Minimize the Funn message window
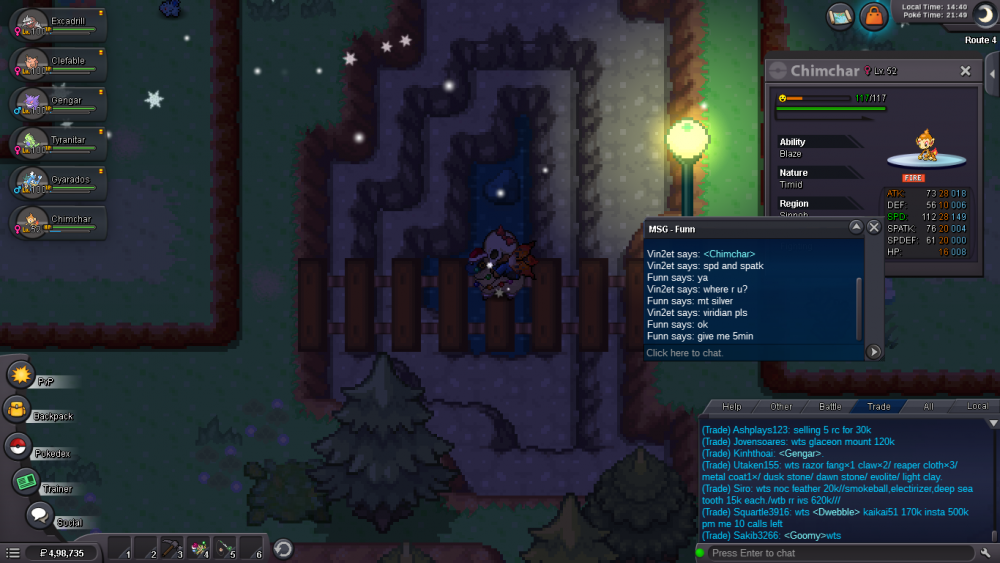The width and height of the screenshot is (1000, 563). 856,228
